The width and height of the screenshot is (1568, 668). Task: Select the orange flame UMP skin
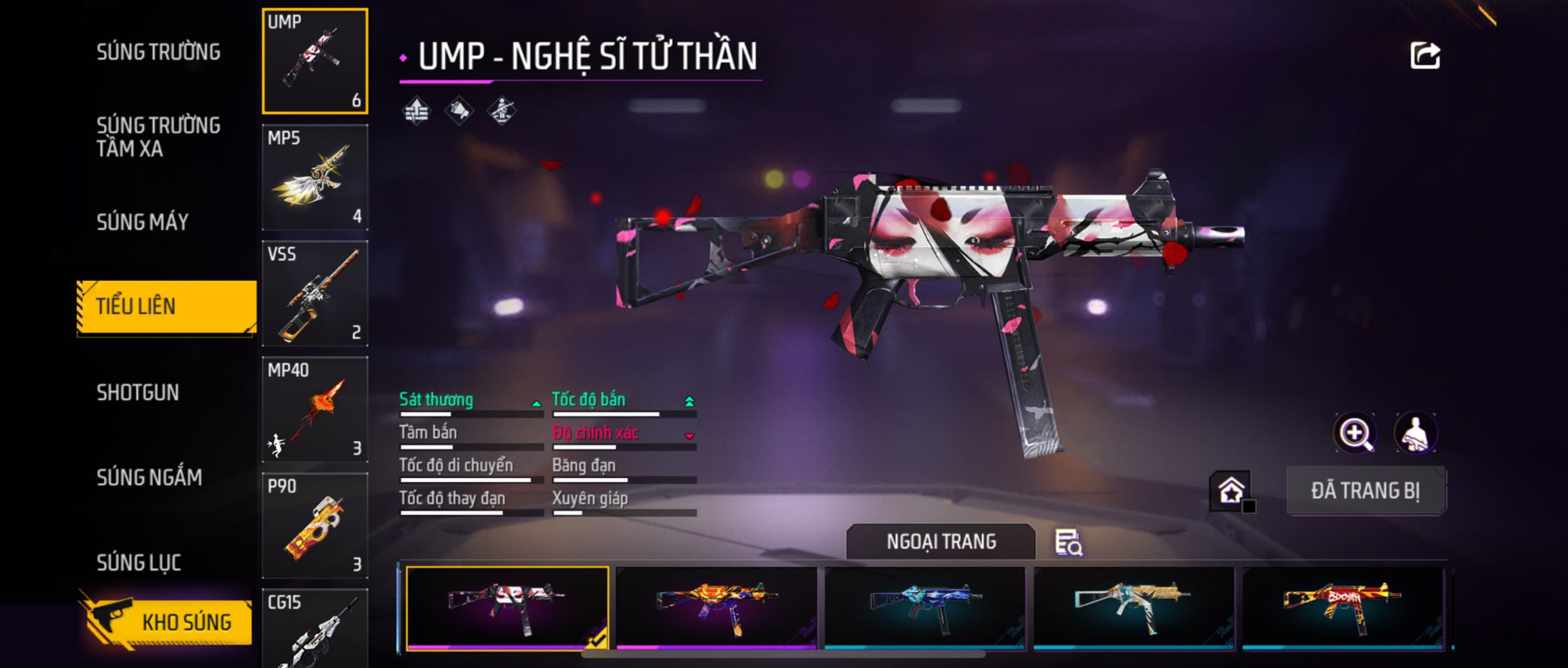point(716,607)
